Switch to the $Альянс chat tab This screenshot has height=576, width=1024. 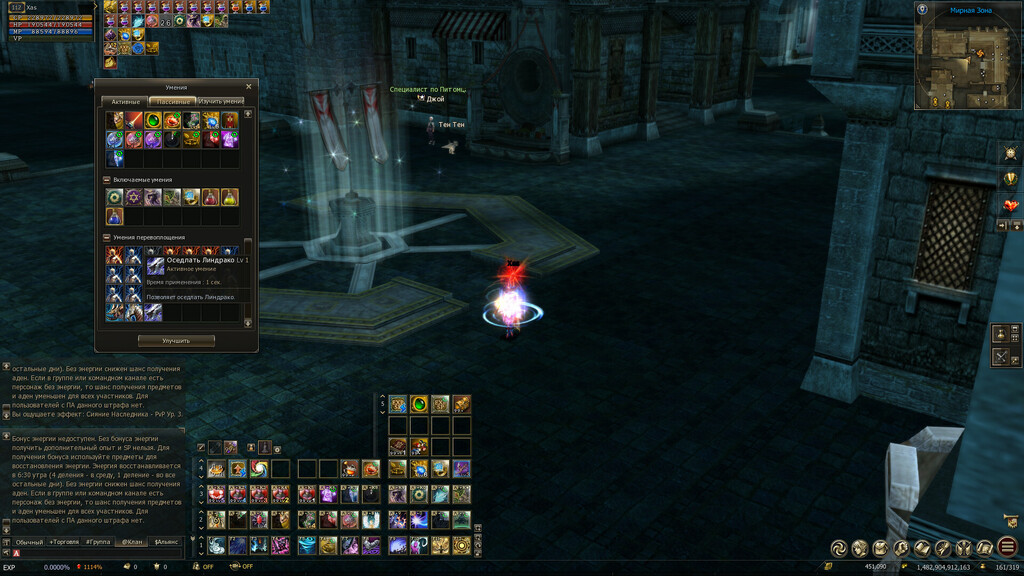click(x=166, y=542)
